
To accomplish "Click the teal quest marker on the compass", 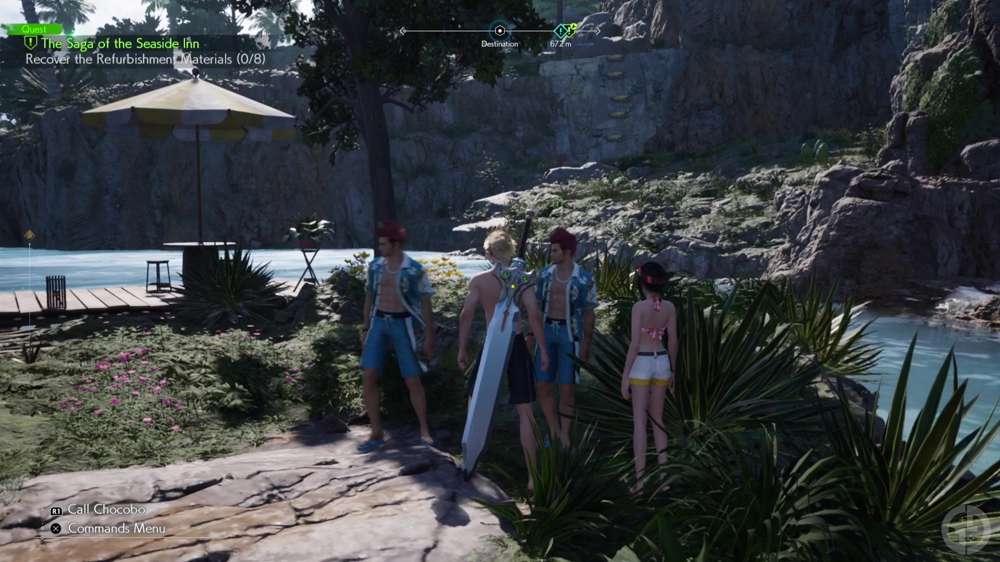I will coord(562,30).
